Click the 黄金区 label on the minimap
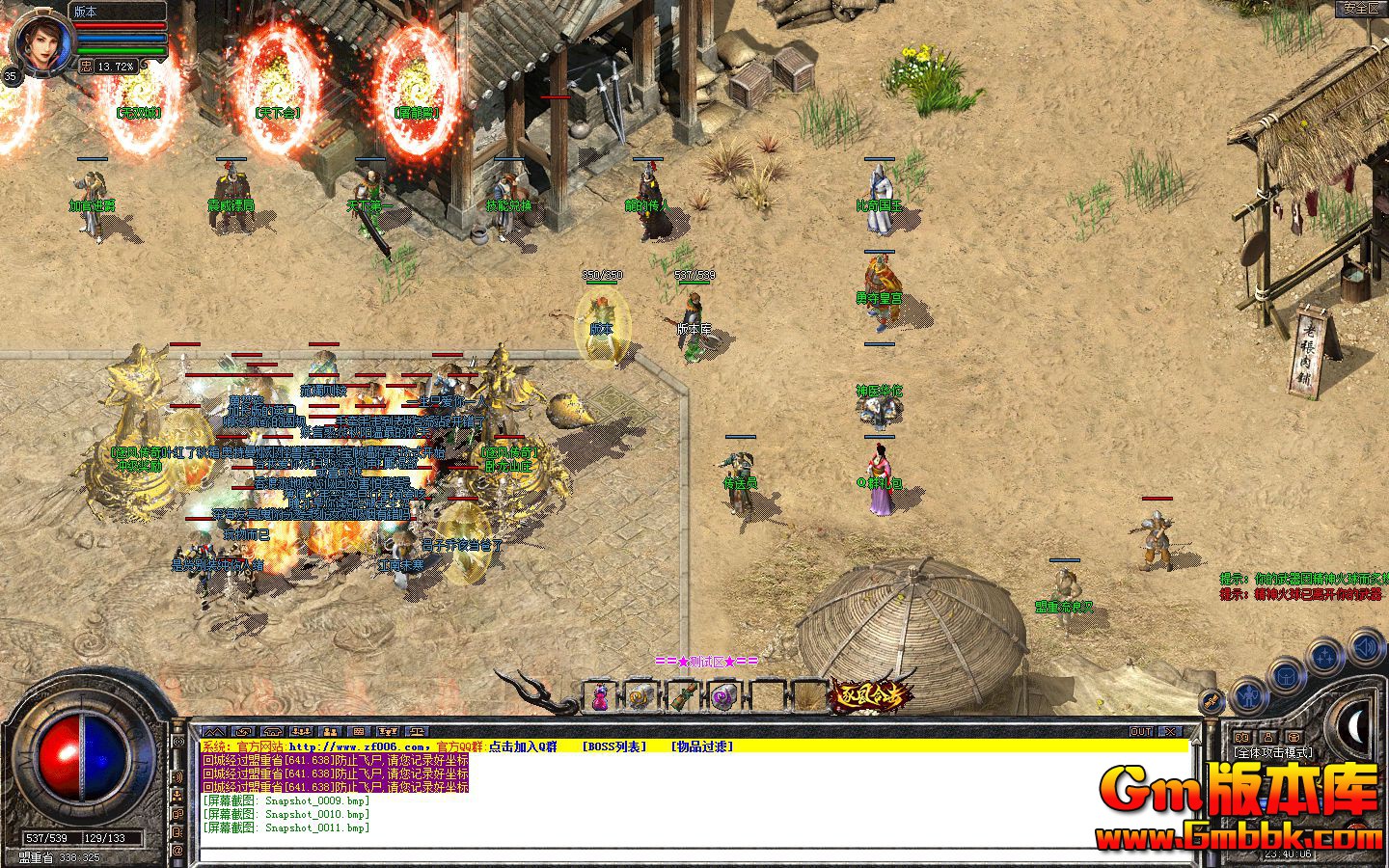Viewport: 1389px width, 868px height. 1363,7
